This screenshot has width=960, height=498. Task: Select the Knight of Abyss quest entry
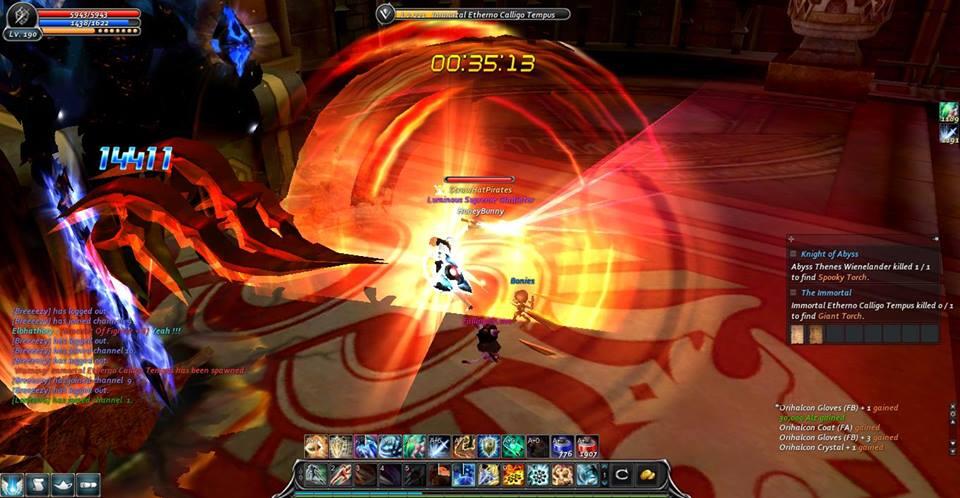(x=828, y=254)
